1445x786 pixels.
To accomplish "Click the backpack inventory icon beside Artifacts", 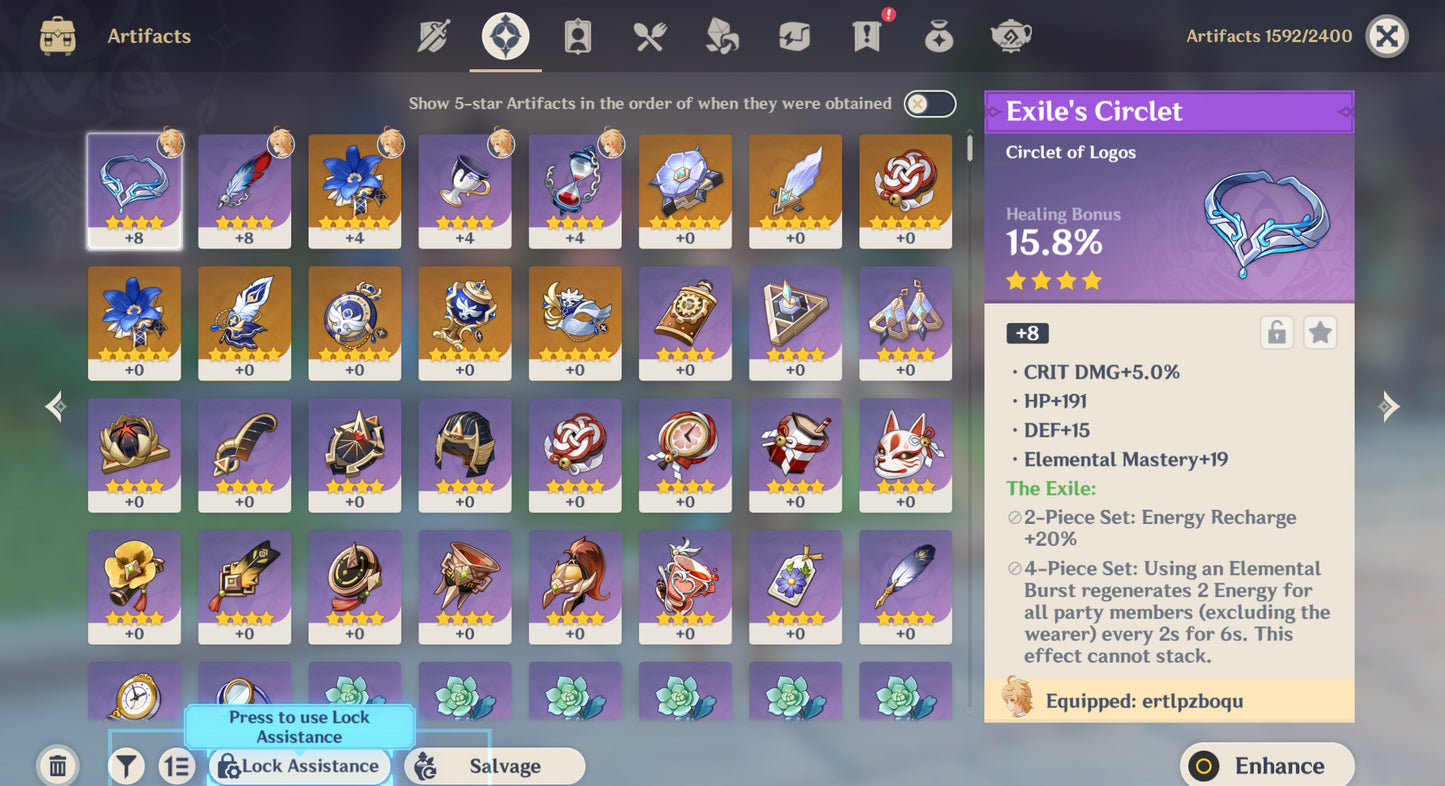I will click(x=57, y=33).
